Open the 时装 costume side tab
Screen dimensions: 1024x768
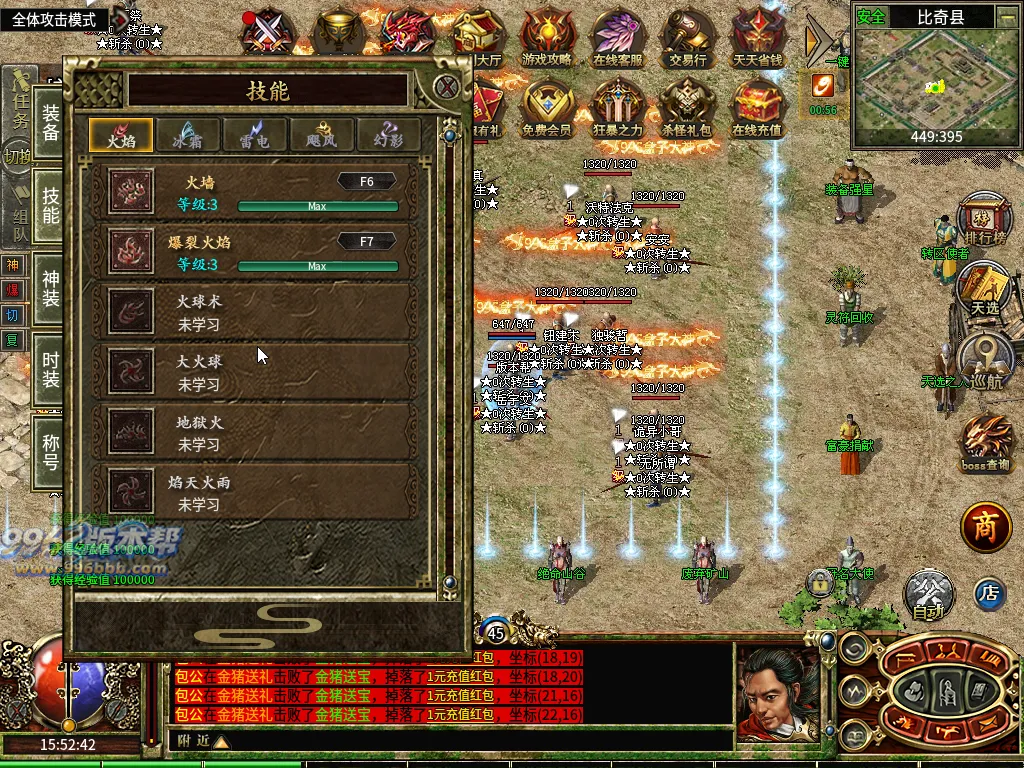pyautogui.click(x=50, y=367)
